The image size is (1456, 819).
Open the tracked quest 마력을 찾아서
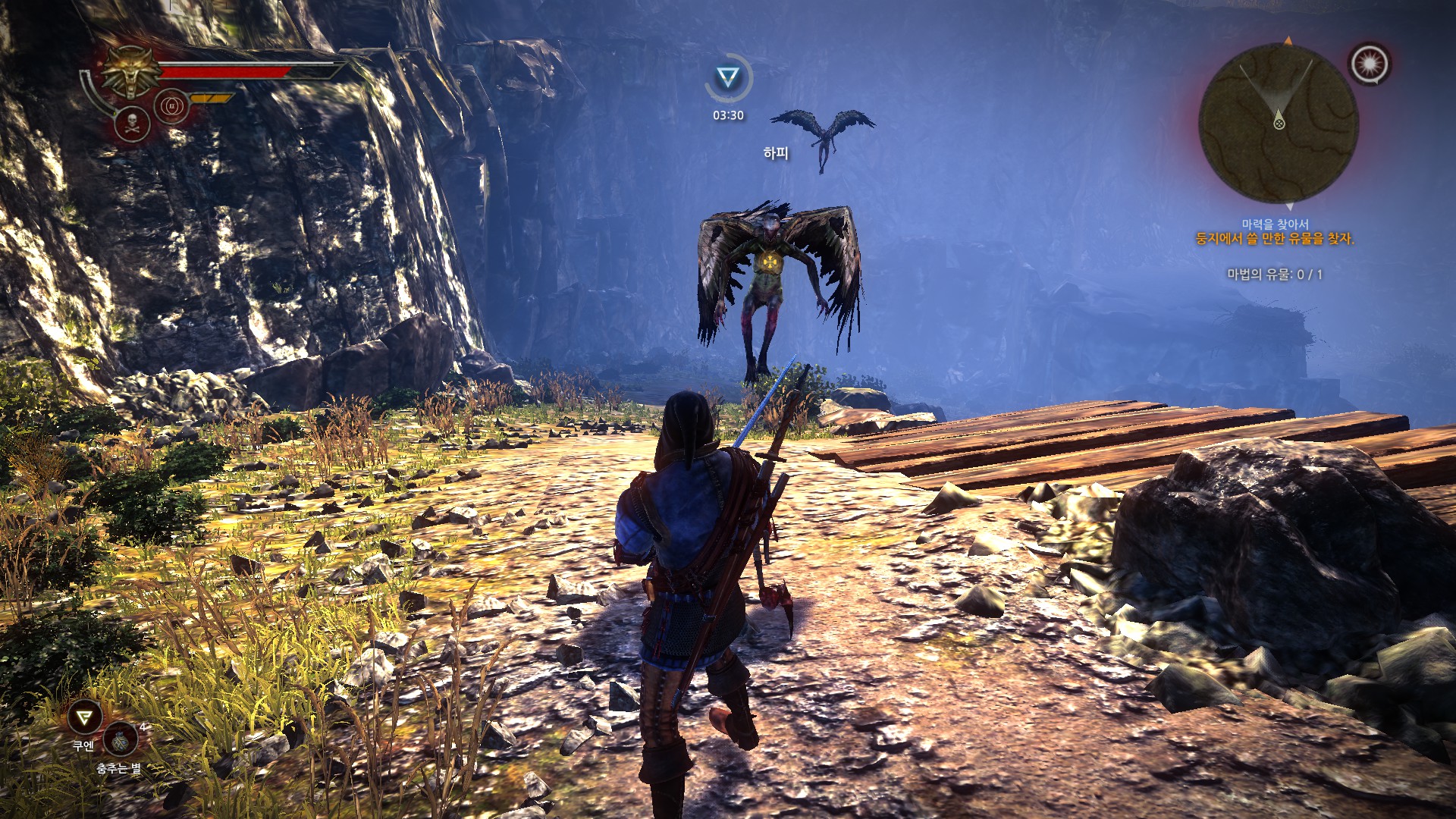tap(1274, 224)
